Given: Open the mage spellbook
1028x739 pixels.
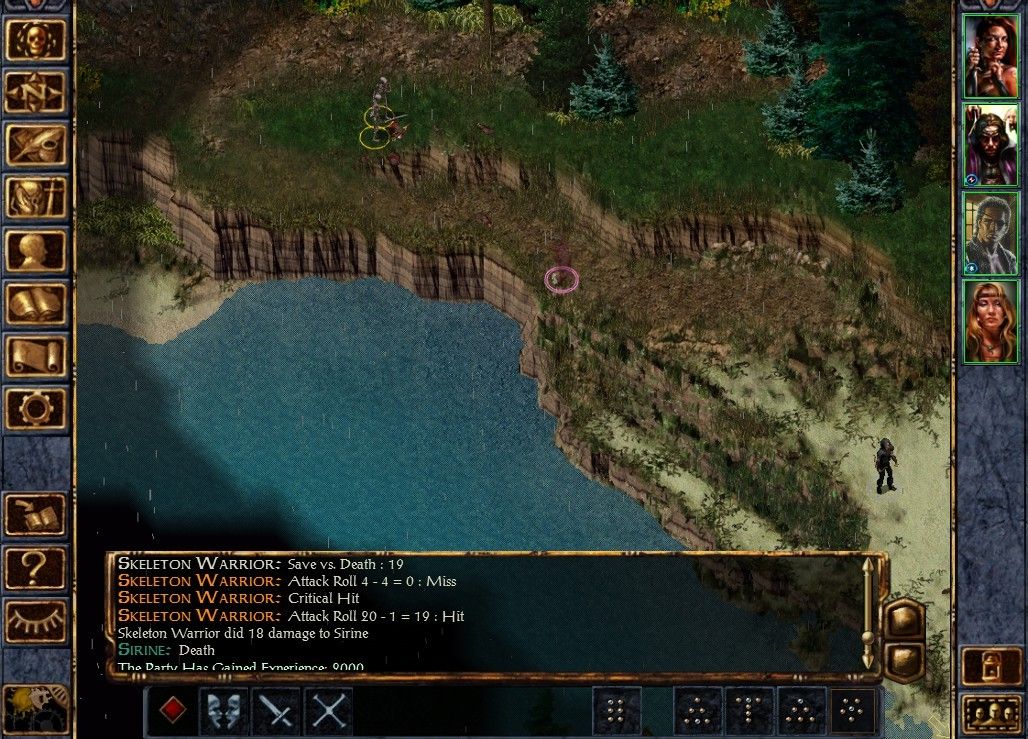Looking at the screenshot, I should click(x=36, y=304).
